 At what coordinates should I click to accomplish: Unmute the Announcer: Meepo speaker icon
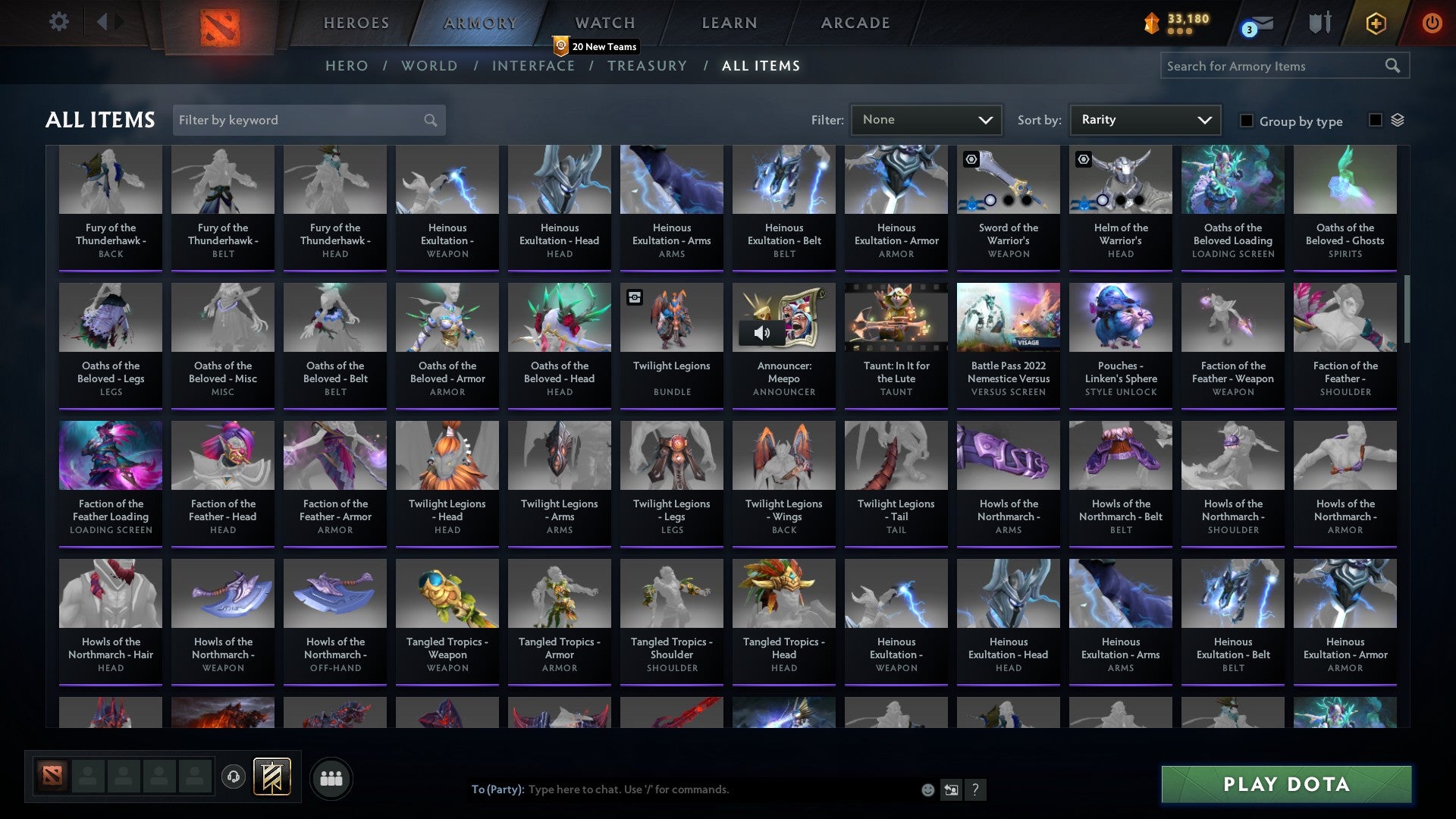point(763,332)
